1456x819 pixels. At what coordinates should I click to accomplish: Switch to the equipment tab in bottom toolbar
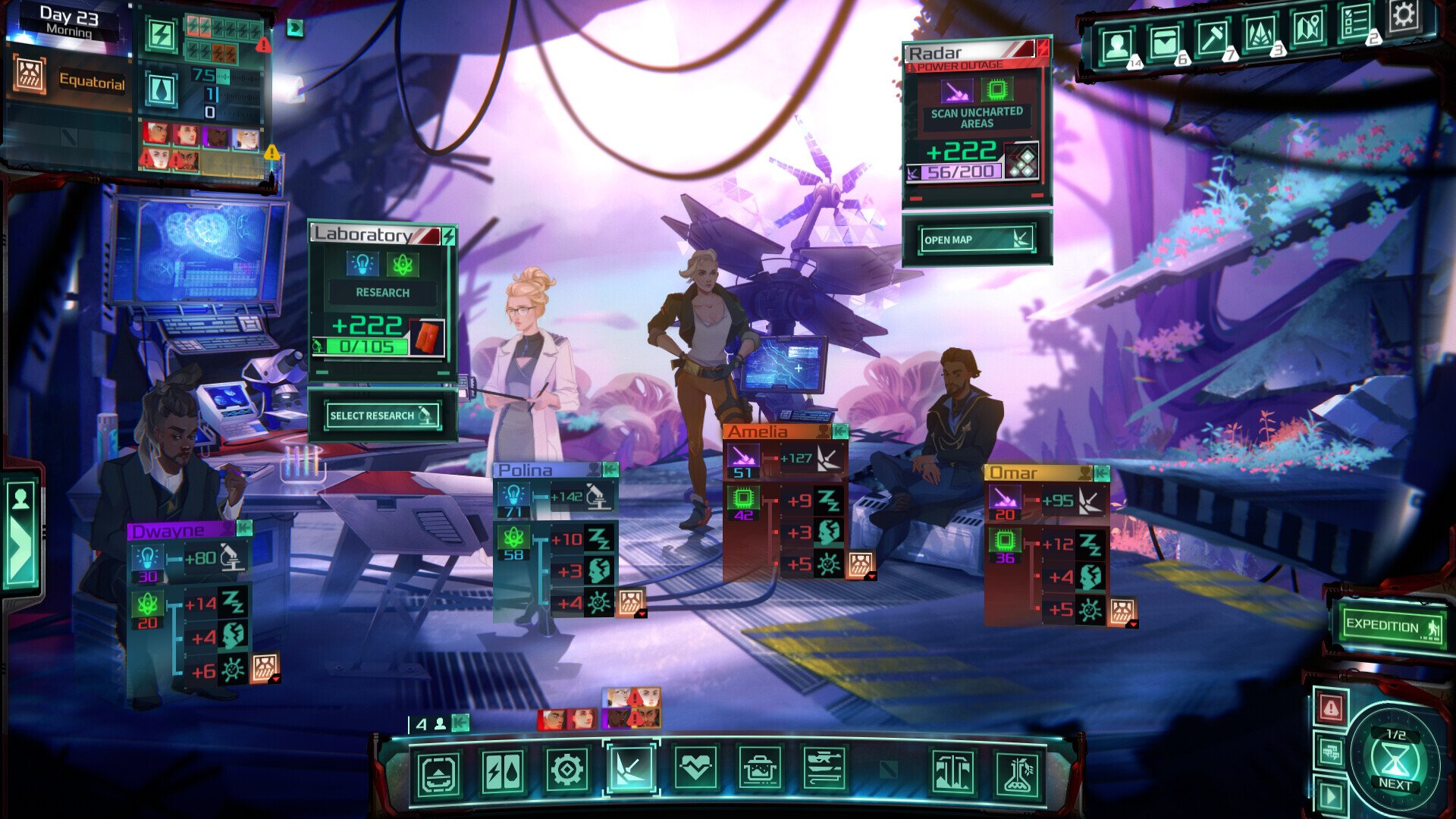pos(824,770)
